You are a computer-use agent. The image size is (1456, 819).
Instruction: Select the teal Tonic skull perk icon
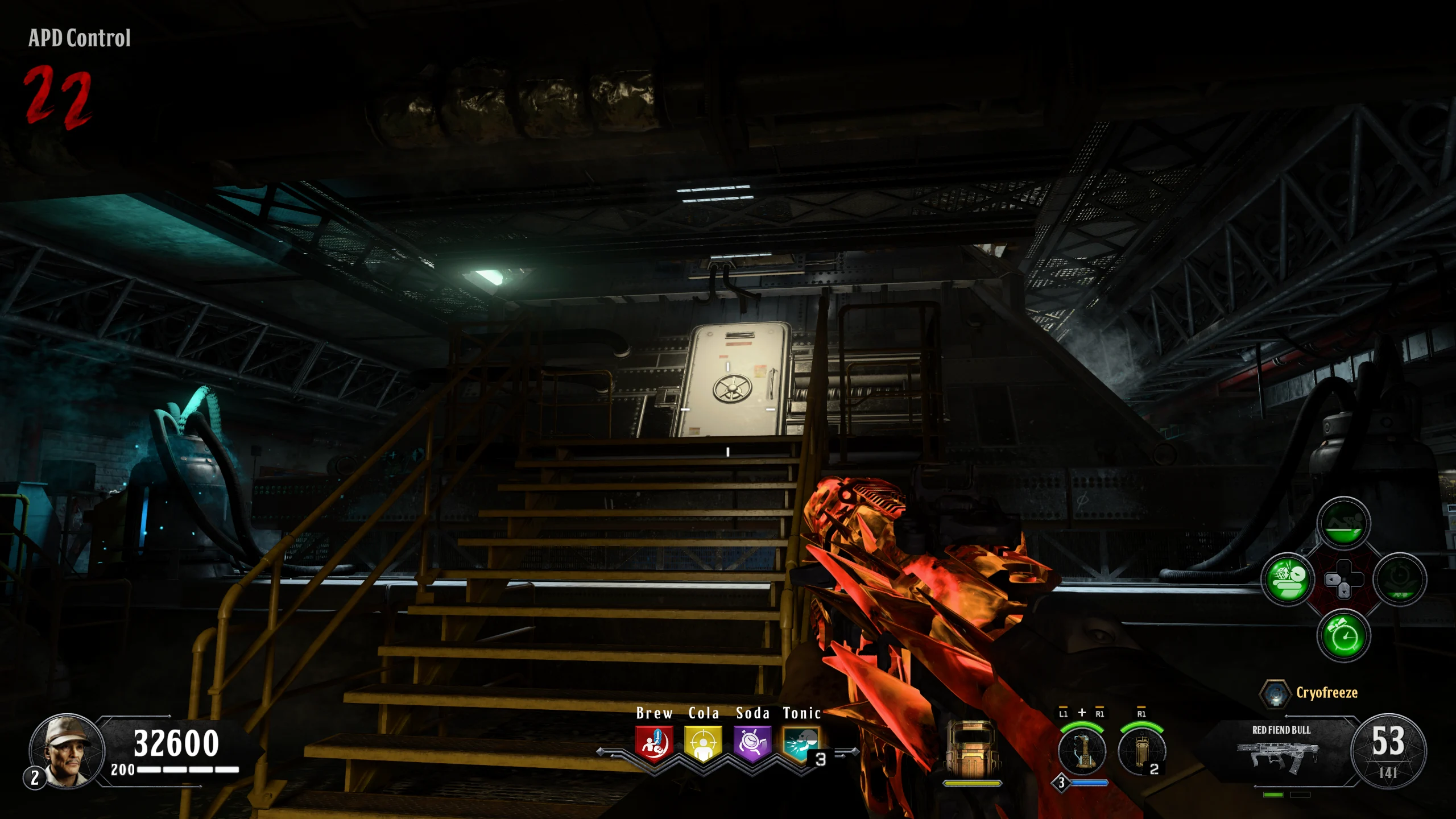tap(801, 743)
